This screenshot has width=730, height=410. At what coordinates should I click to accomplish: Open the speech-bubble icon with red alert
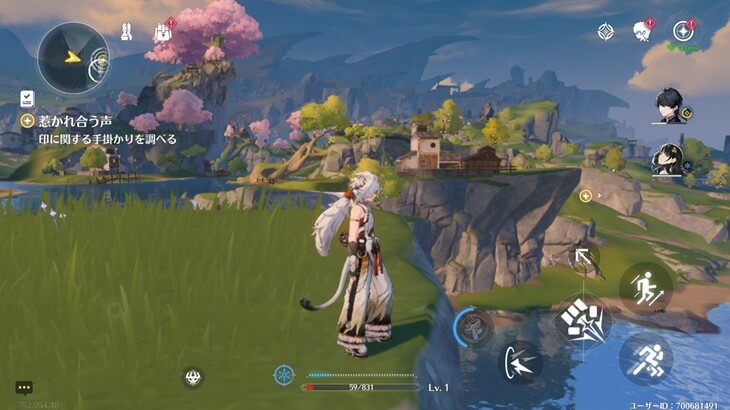pyautogui.click(x=642, y=32)
